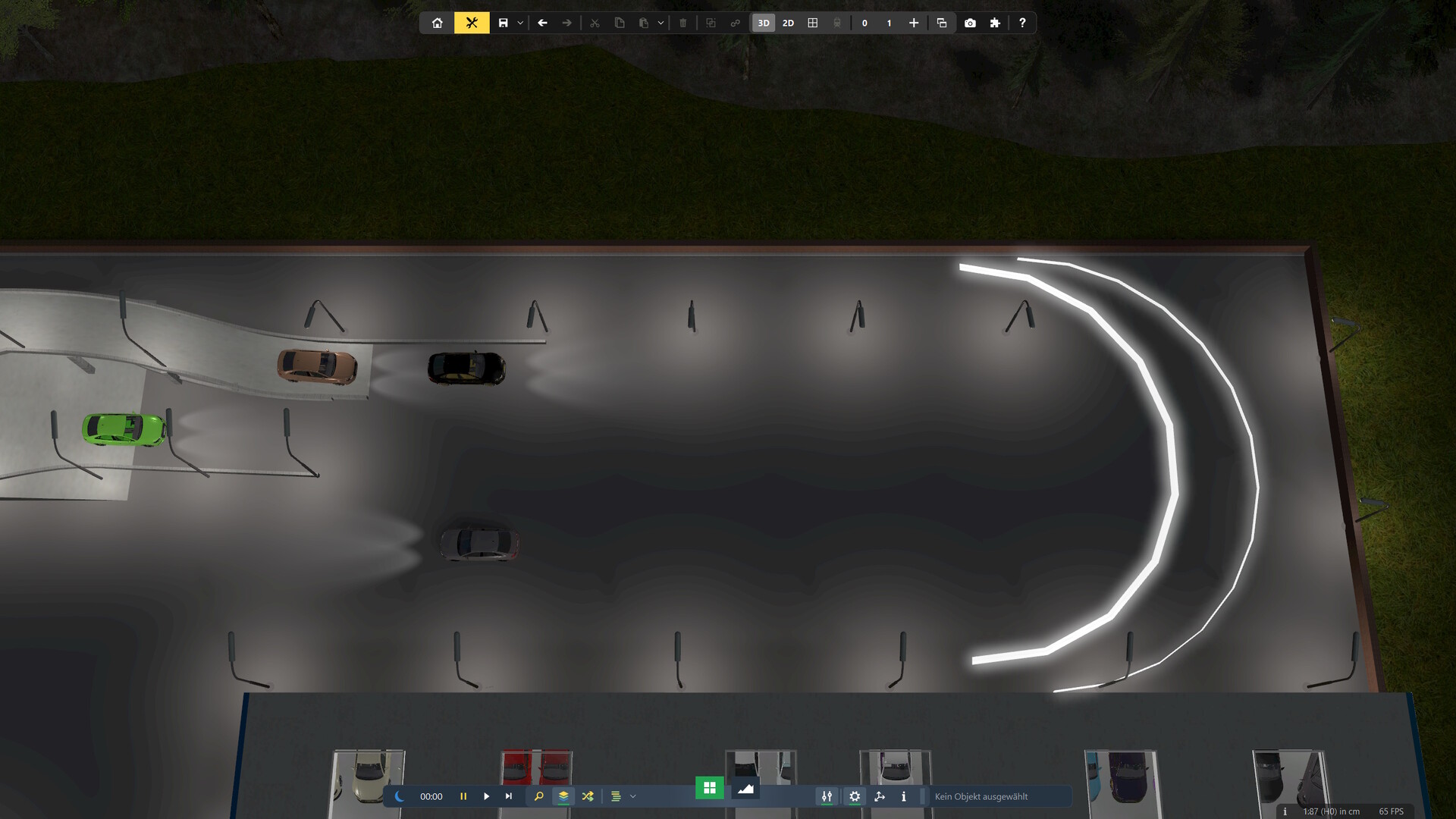Switch to 3D view
Image resolution: width=1456 pixels, height=819 pixels.
(x=764, y=23)
